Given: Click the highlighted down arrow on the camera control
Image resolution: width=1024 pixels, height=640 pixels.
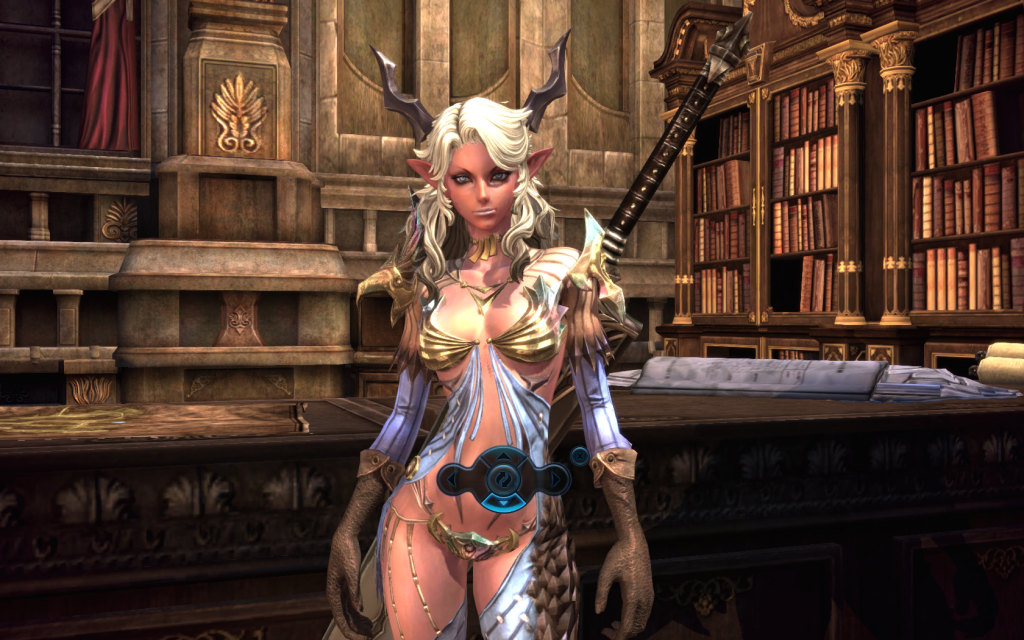Looking at the screenshot, I should [x=504, y=501].
